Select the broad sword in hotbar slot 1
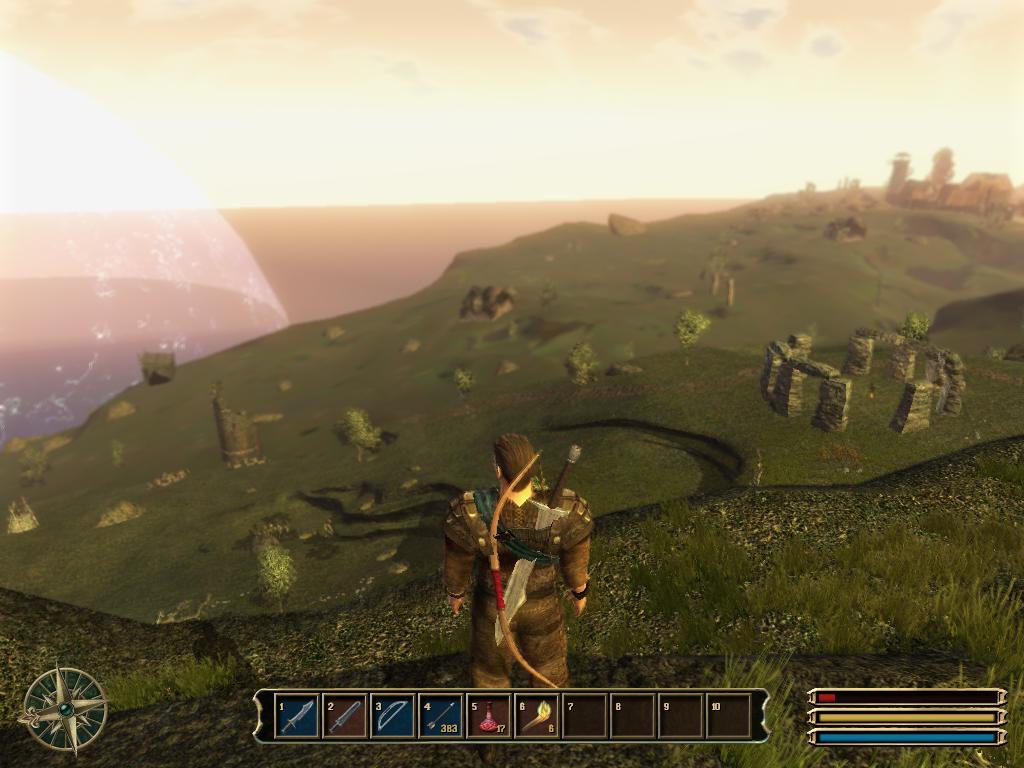The image size is (1024, 768). coord(297,716)
